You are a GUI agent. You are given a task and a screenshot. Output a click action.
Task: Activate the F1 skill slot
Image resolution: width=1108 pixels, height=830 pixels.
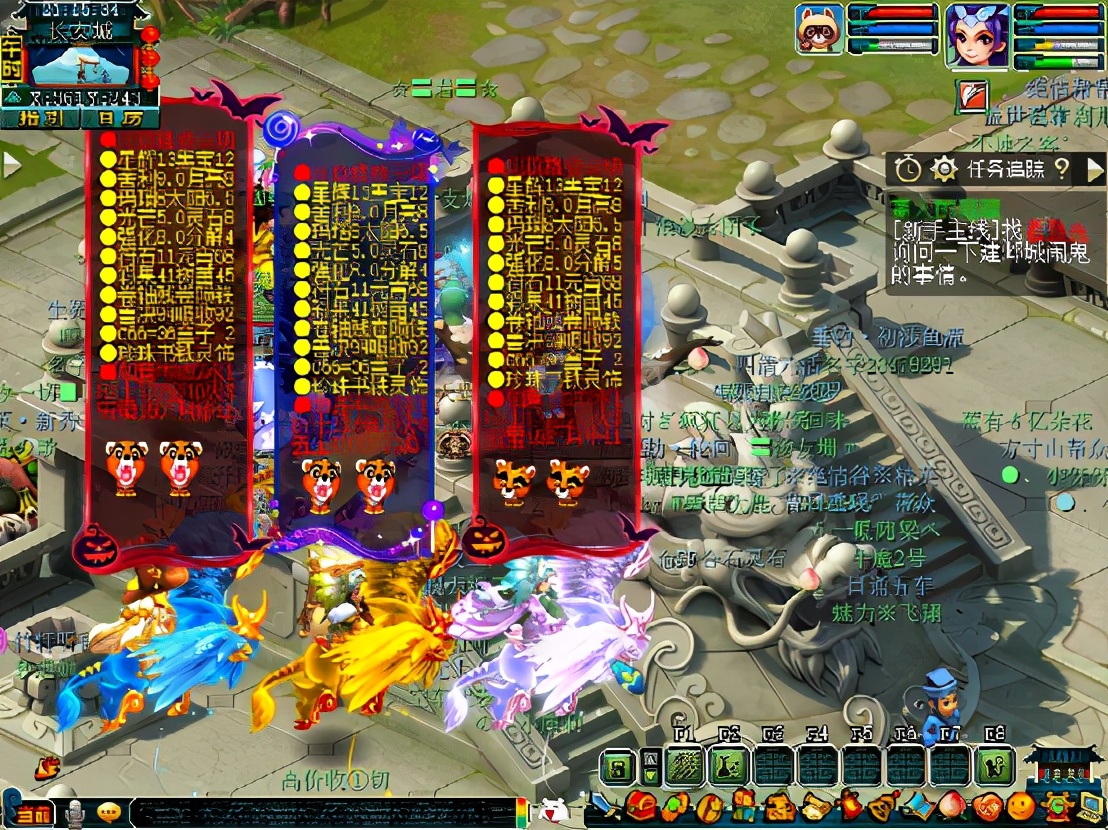point(685,768)
